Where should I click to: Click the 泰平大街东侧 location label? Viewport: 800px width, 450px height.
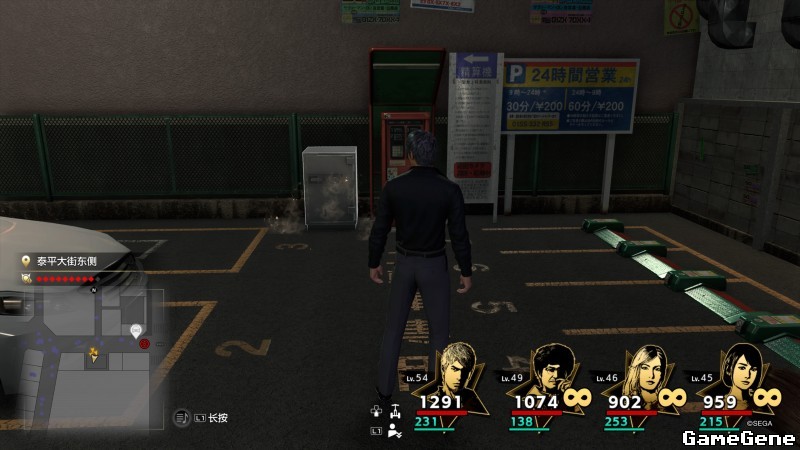coord(64,262)
